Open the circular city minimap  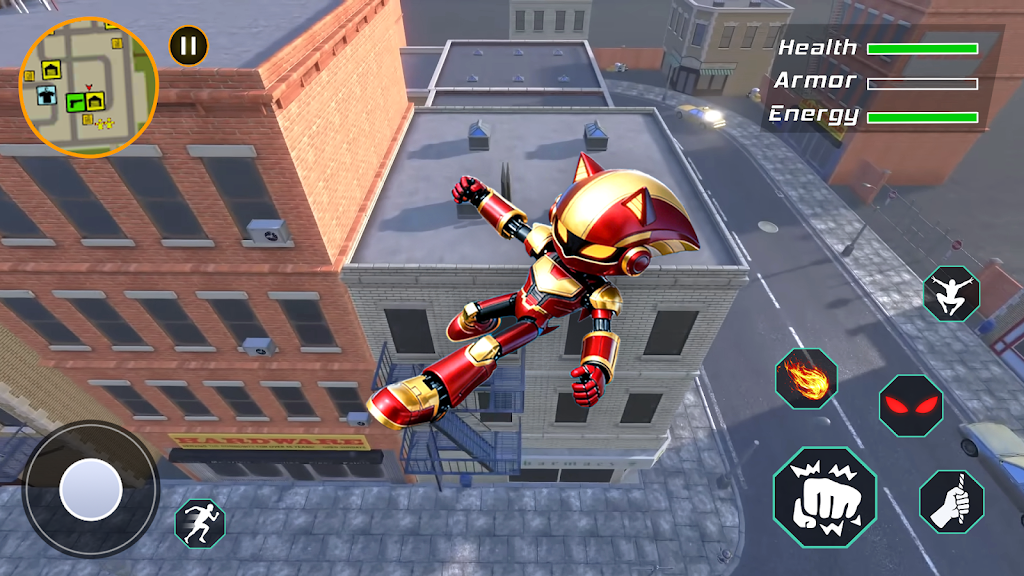(x=88, y=87)
